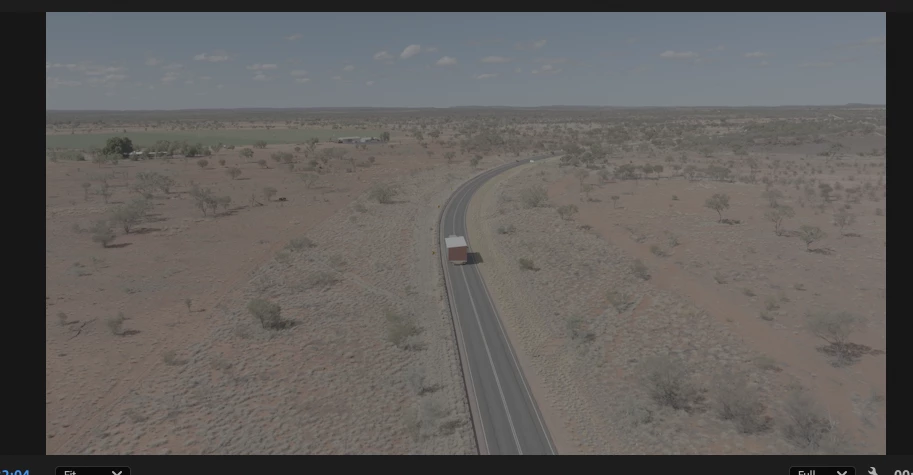Open the Full playback resolution dropdown

821,471
